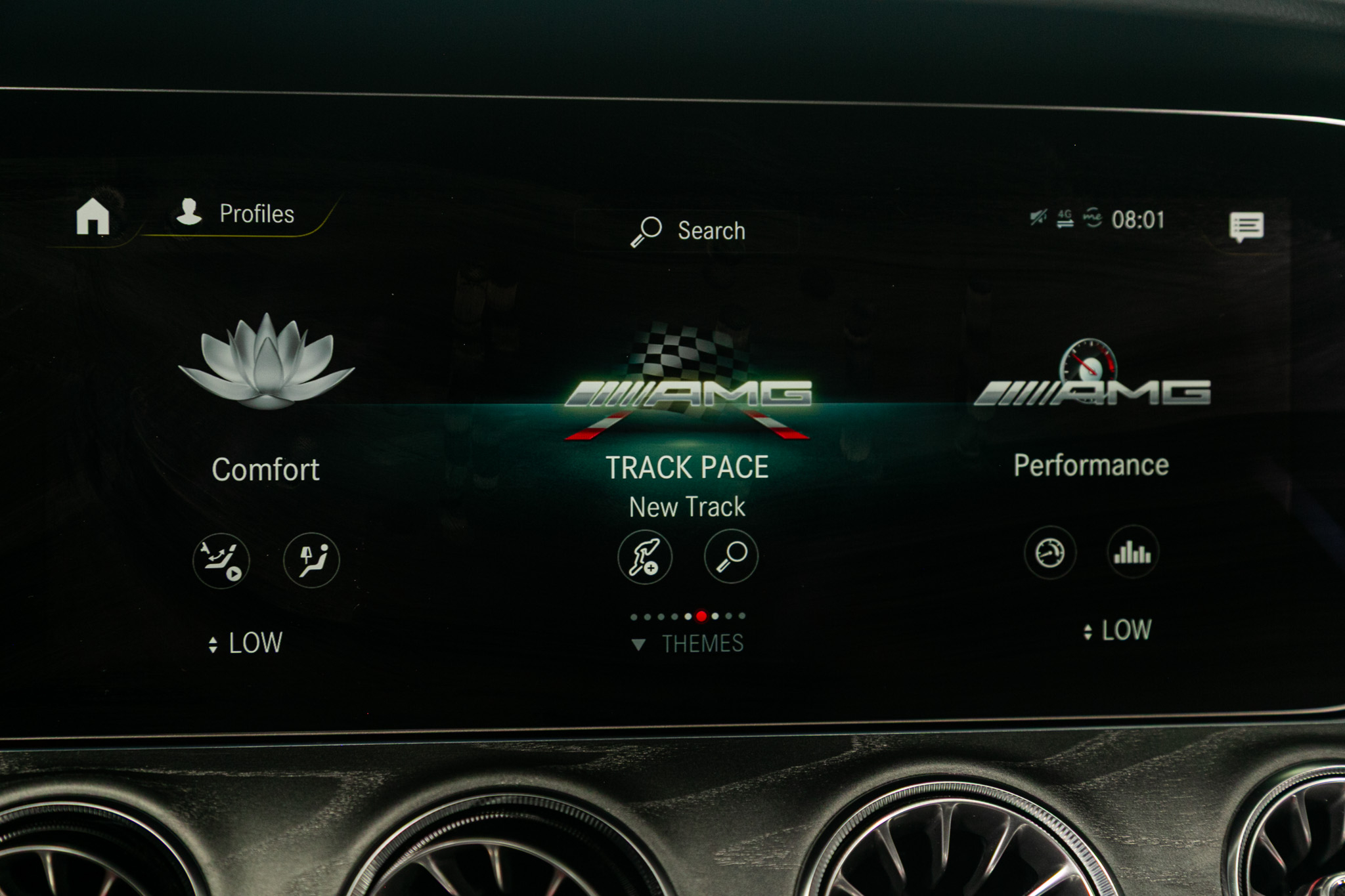This screenshot has height=896, width=1345.
Task: Adjust the LOW setting under Comfort
Action: click(246, 643)
